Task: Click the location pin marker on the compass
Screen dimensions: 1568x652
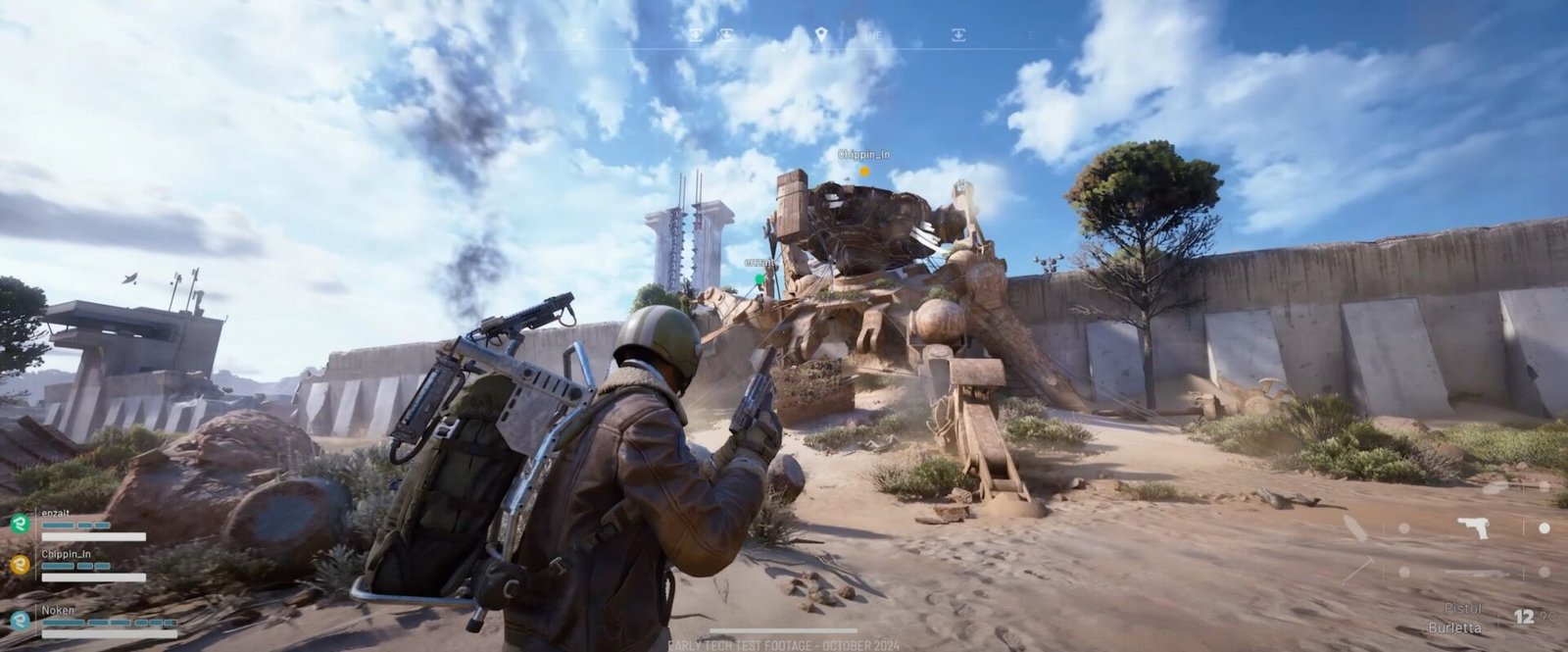Action: point(821,35)
